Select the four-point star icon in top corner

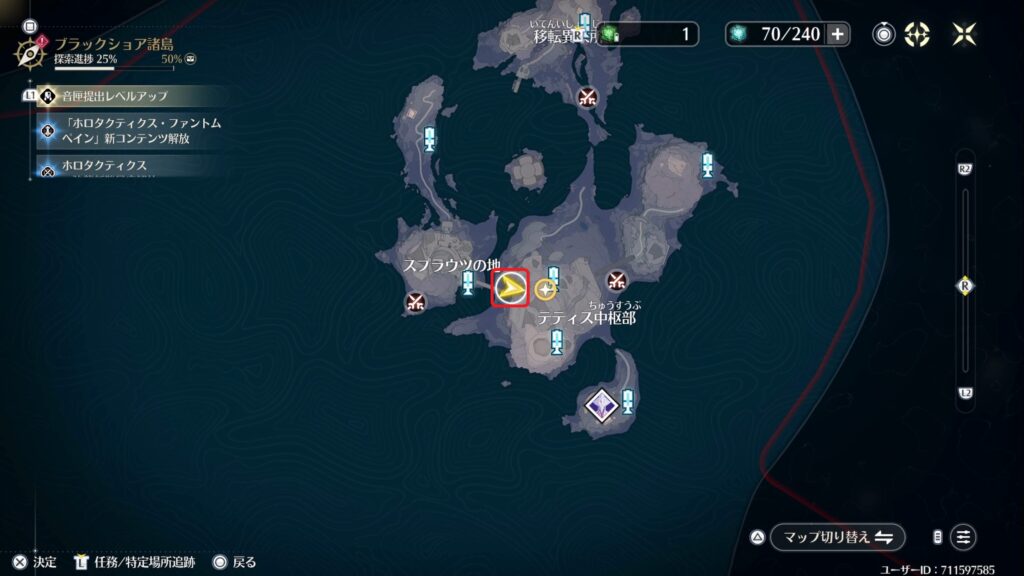coord(965,34)
